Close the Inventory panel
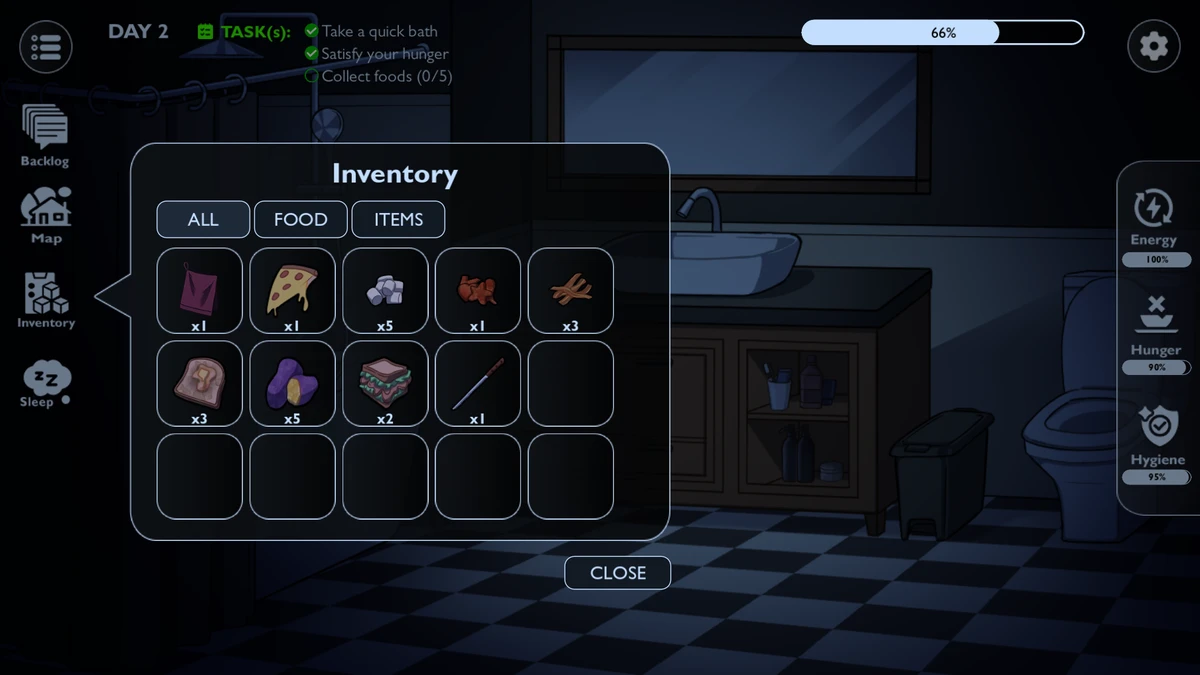This screenshot has width=1200, height=675. tap(617, 573)
